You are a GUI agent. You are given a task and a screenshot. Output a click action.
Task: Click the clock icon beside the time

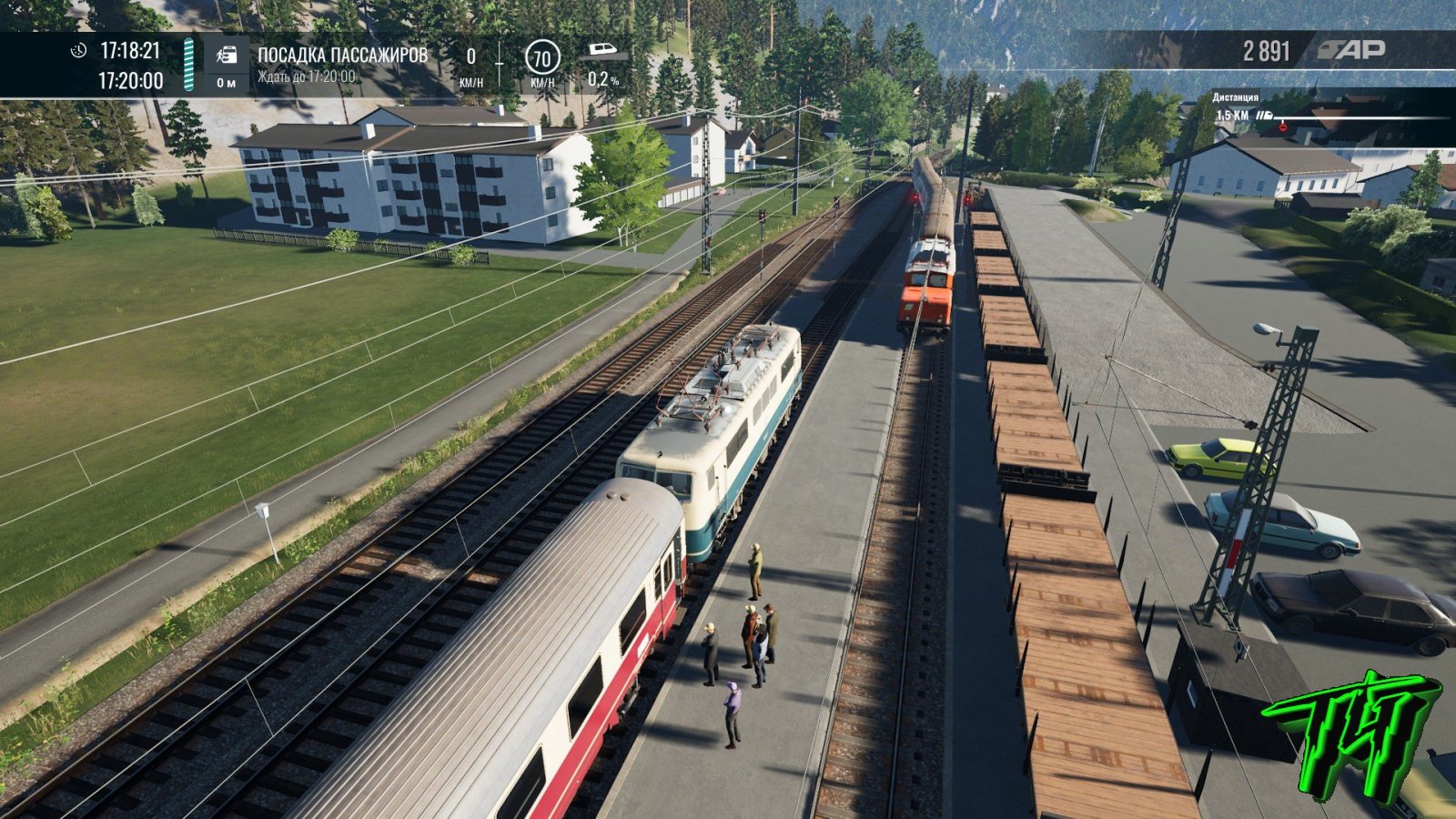[79, 50]
